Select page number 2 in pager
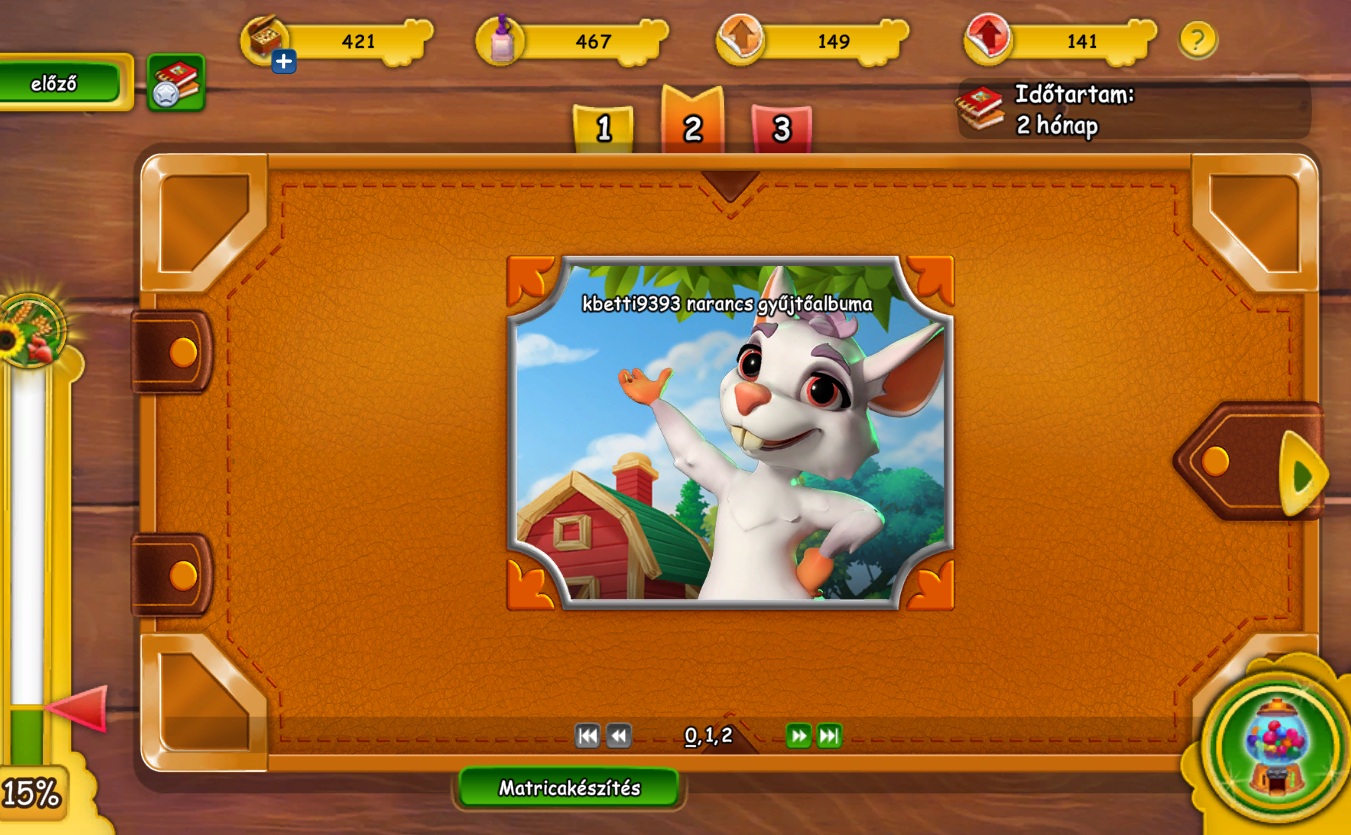The height and width of the screenshot is (835, 1351). coord(726,737)
